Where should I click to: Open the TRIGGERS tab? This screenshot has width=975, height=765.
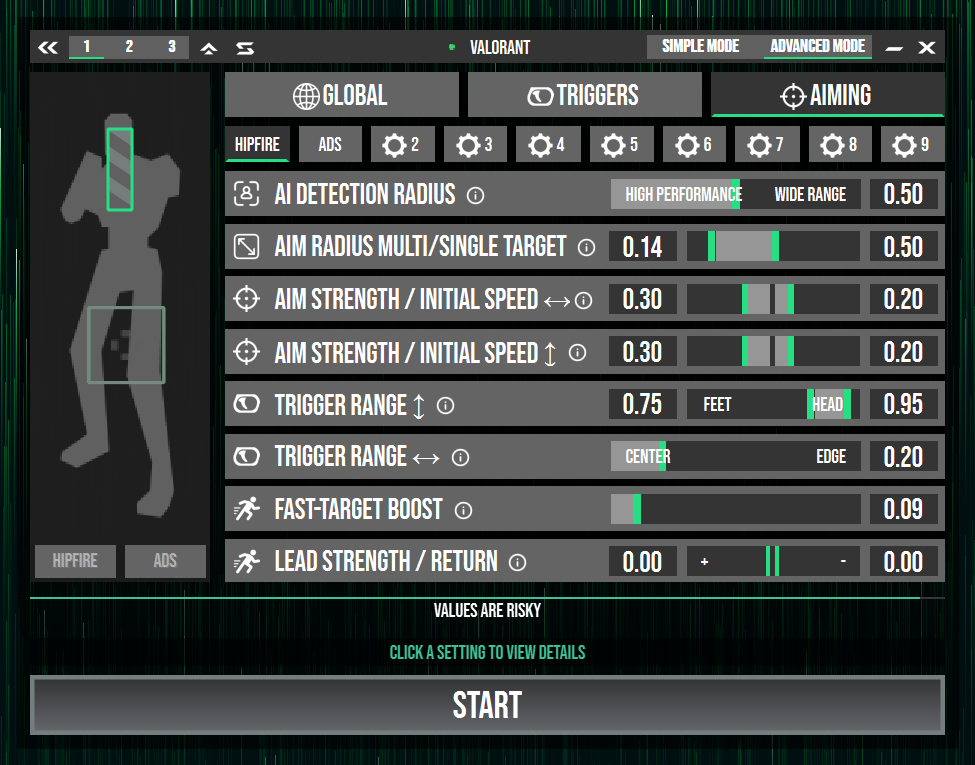[584, 95]
